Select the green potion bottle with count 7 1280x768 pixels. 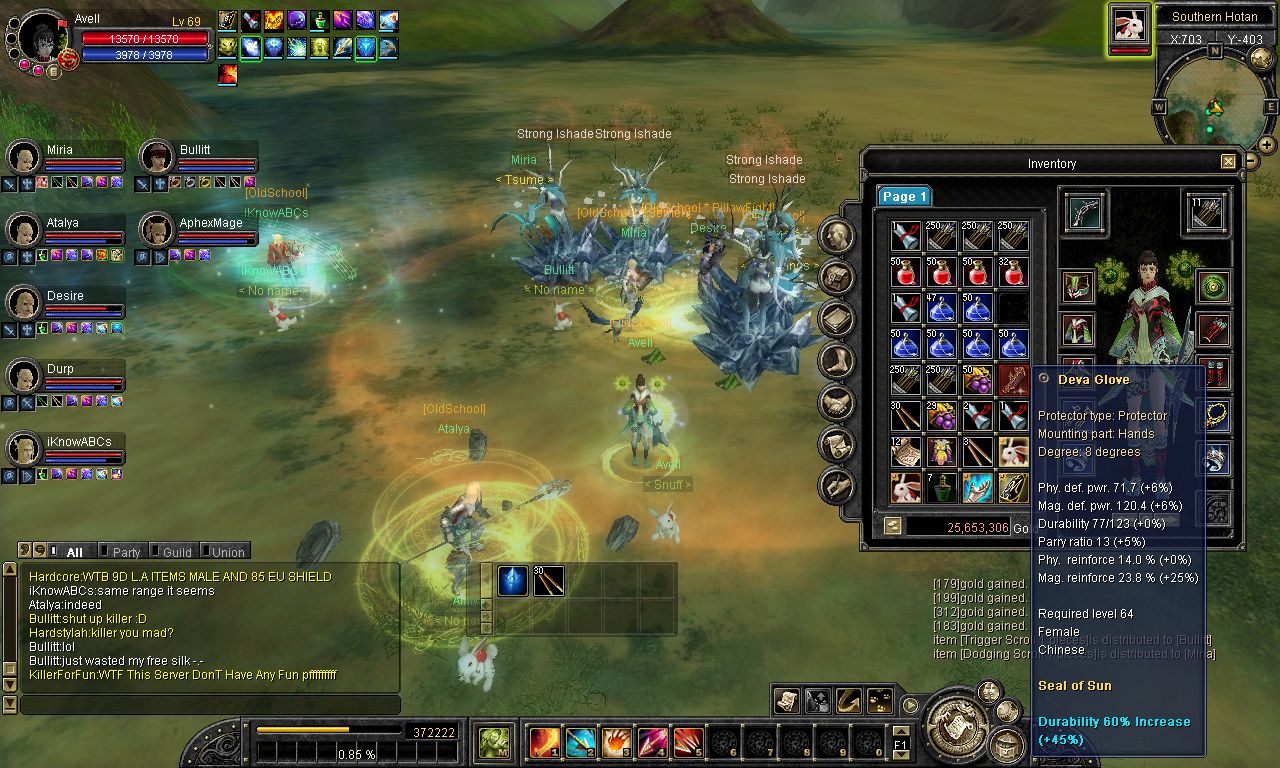[941, 487]
